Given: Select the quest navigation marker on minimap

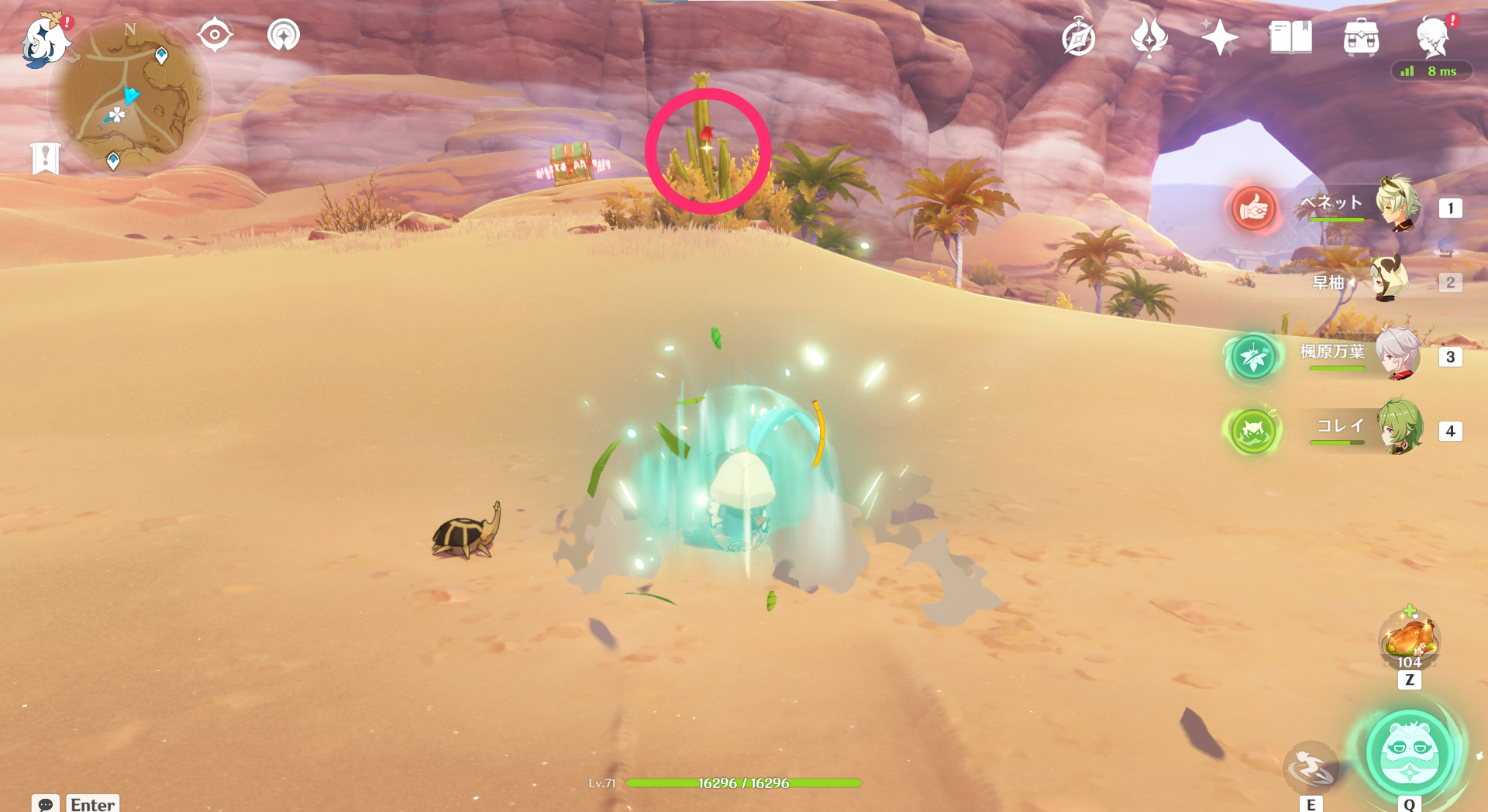Looking at the screenshot, I should [x=160, y=56].
